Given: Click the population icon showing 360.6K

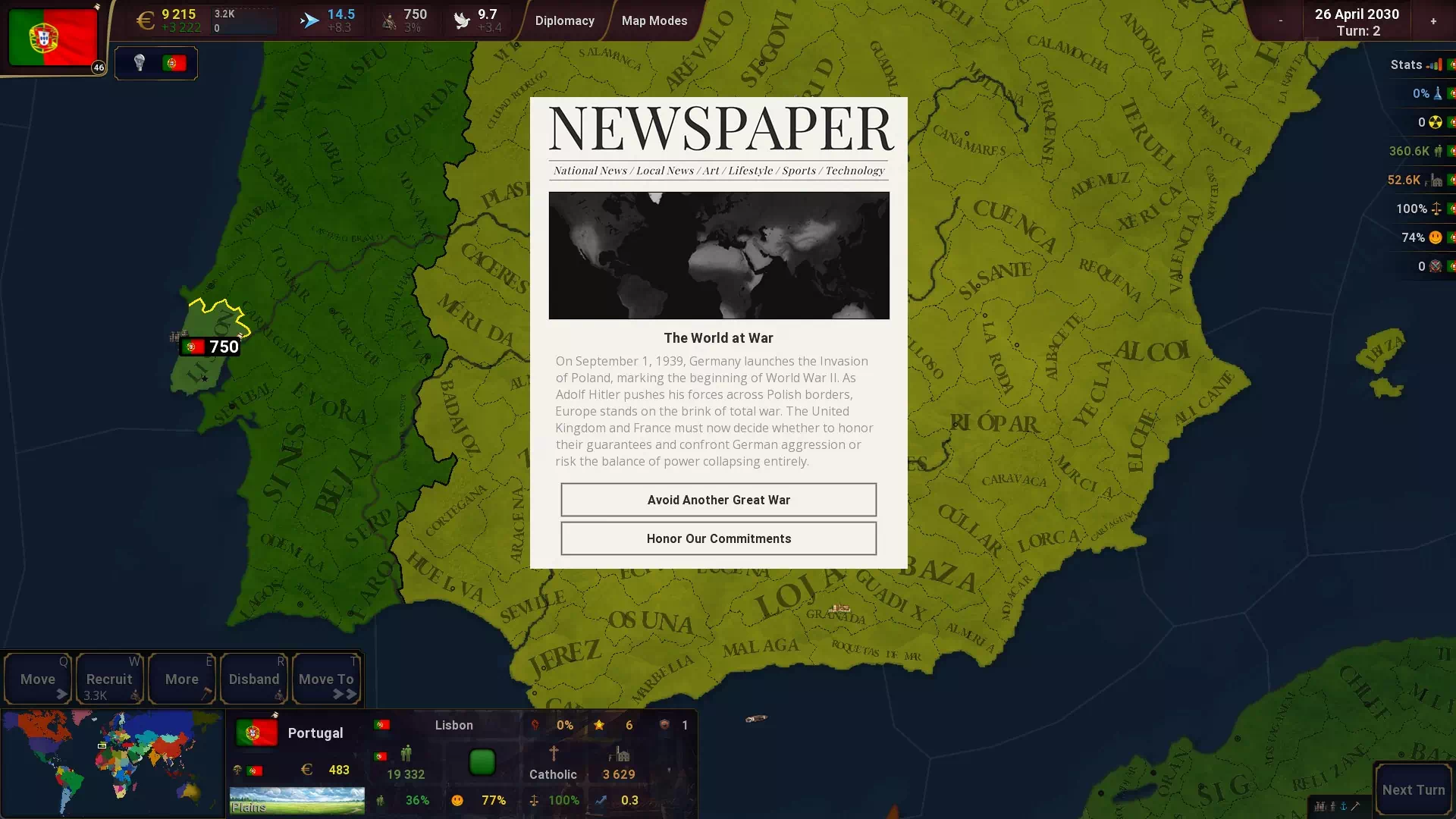Looking at the screenshot, I should click(1439, 151).
